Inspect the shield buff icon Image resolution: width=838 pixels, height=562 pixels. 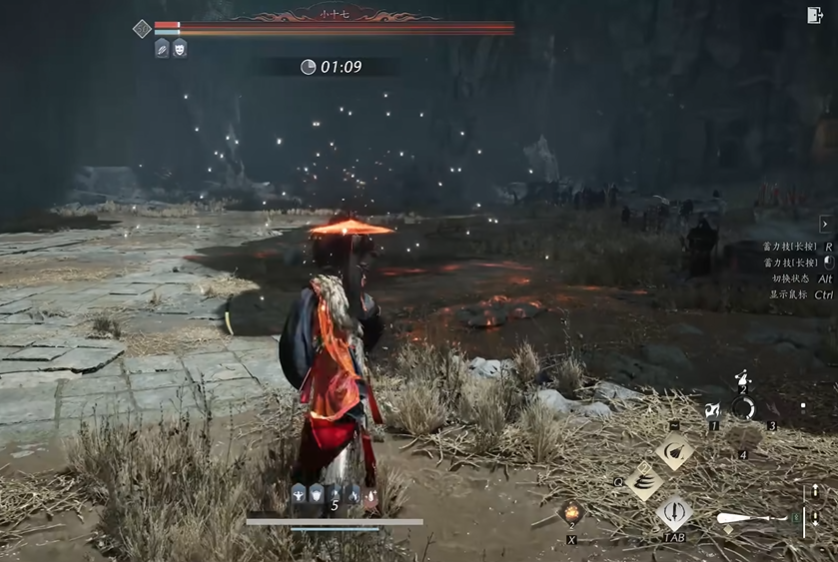coord(316,493)
